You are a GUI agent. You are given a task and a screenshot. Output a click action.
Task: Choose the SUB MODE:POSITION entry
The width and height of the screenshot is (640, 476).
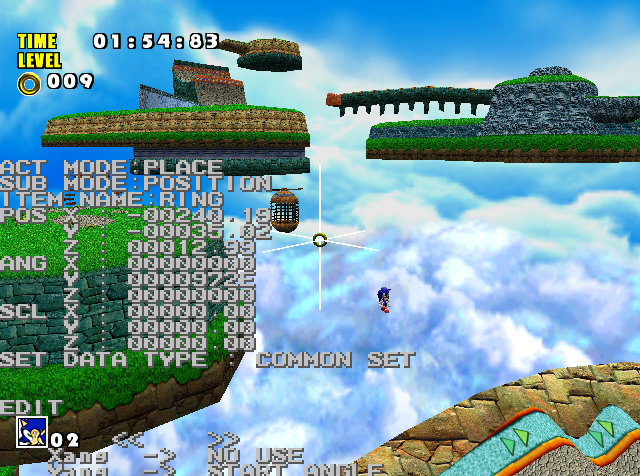click(136, 183)
